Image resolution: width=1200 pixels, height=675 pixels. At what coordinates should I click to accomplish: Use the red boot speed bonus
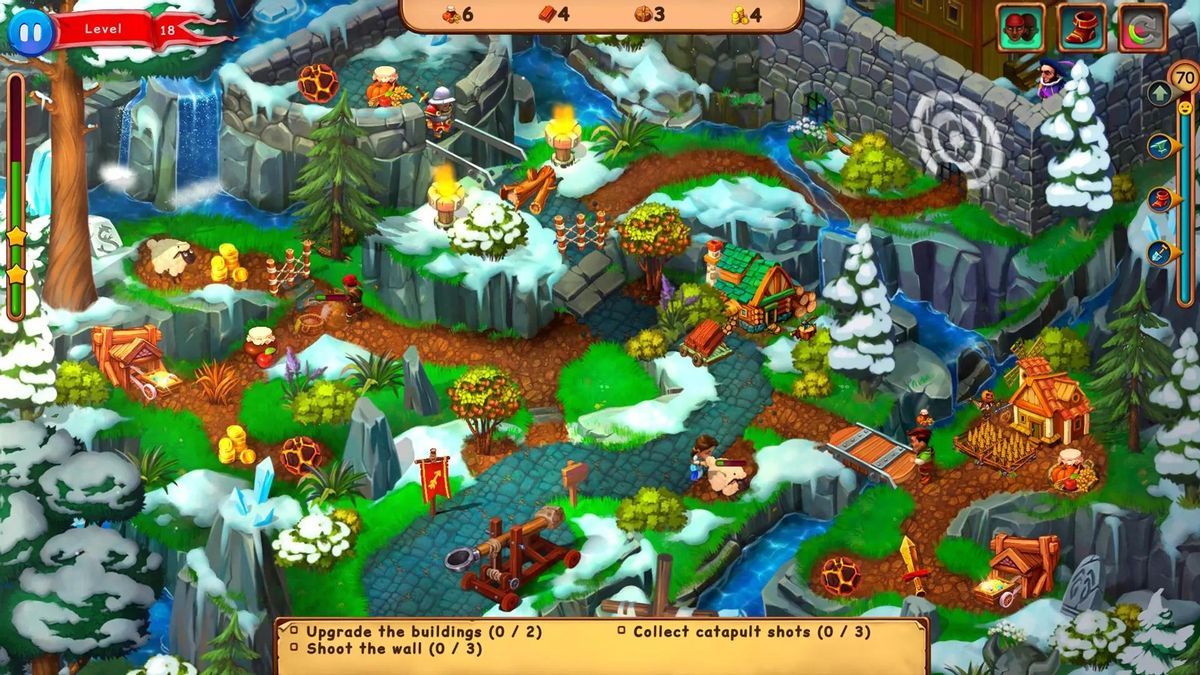1082,27
